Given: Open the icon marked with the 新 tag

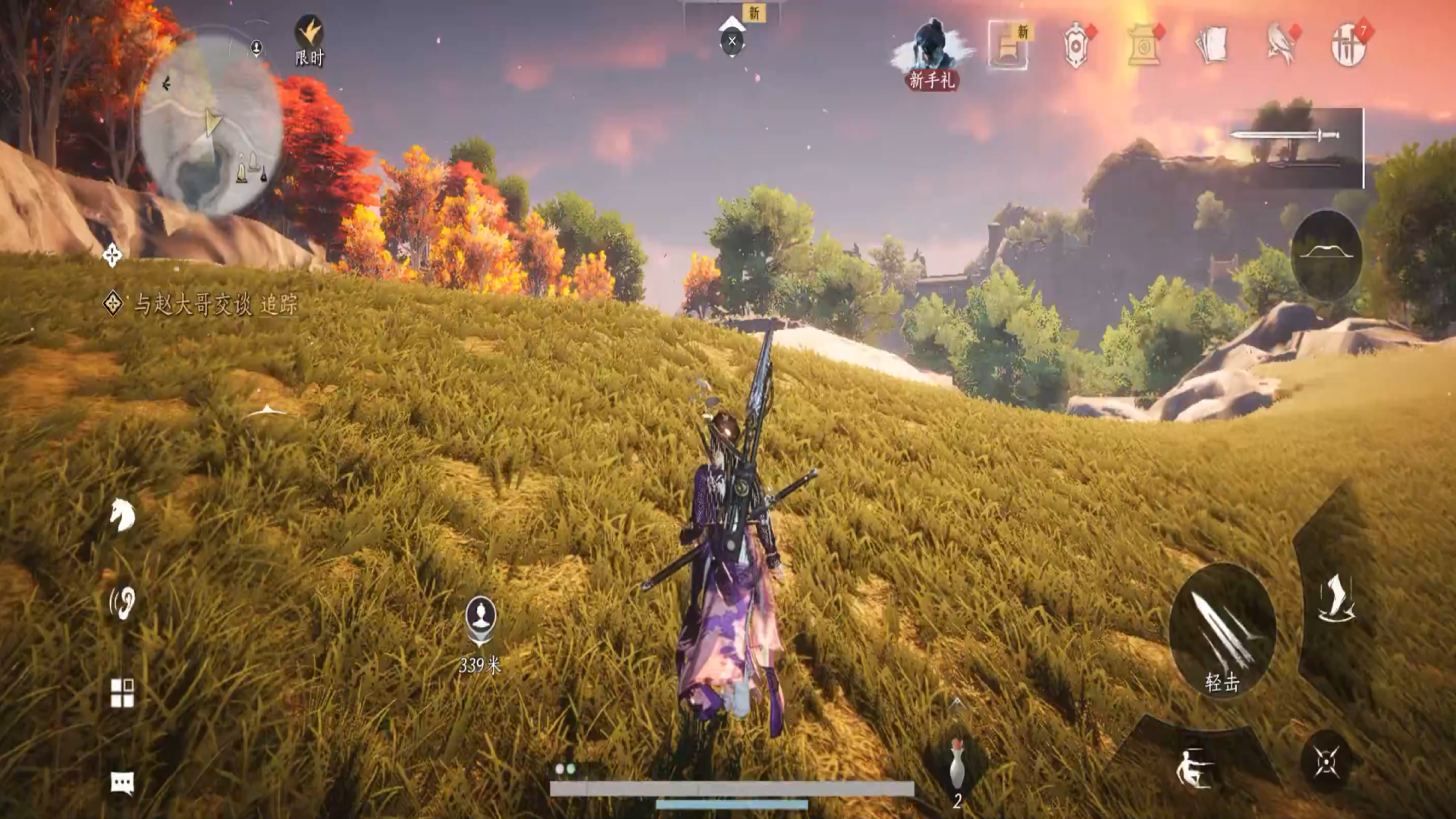Looking at the screenshot, I should [x=1009, y=45].
